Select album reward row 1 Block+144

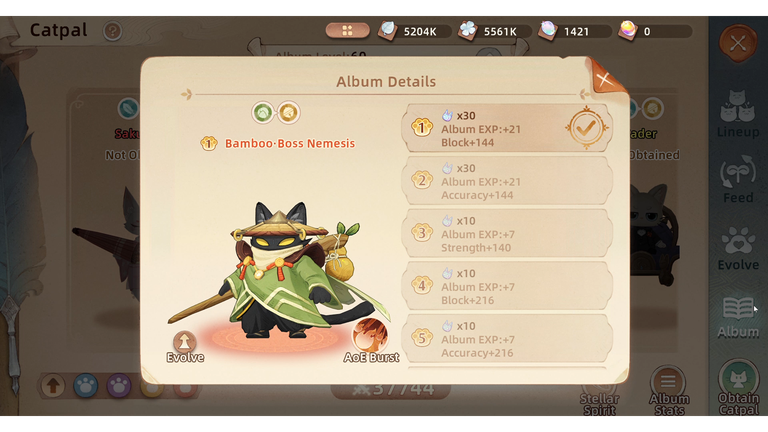coord(507,128)
